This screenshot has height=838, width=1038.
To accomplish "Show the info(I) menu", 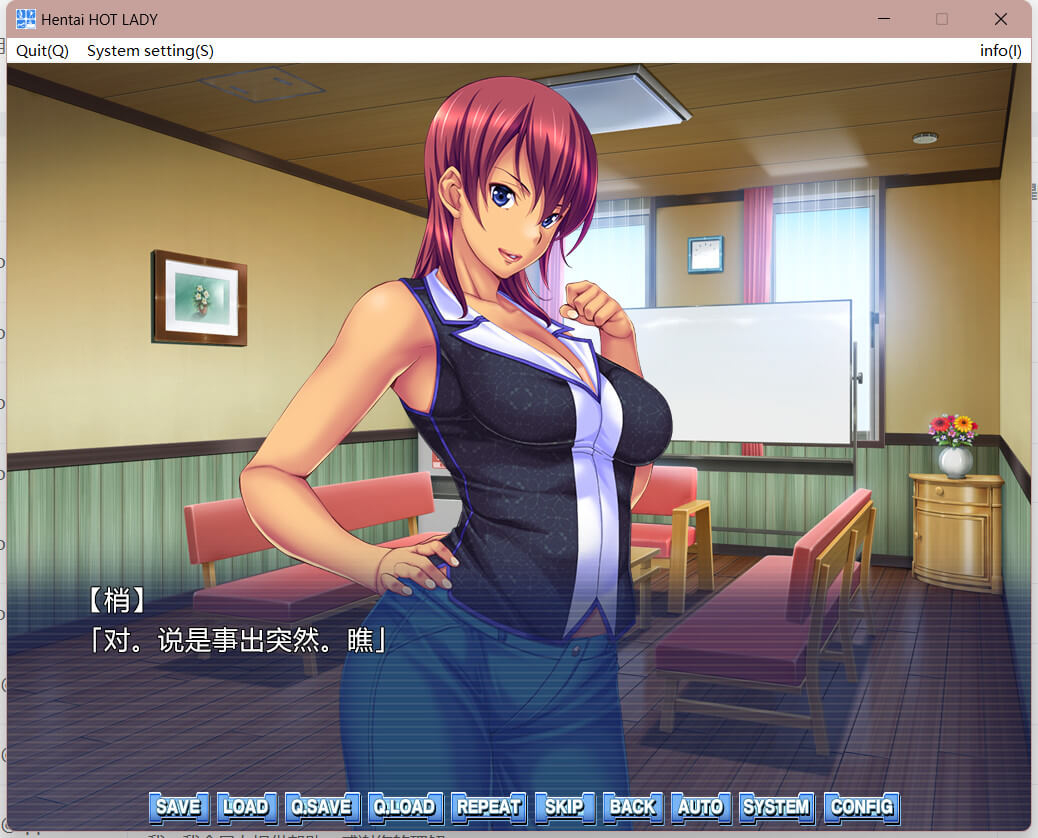I will click(x=1000, y=51).
